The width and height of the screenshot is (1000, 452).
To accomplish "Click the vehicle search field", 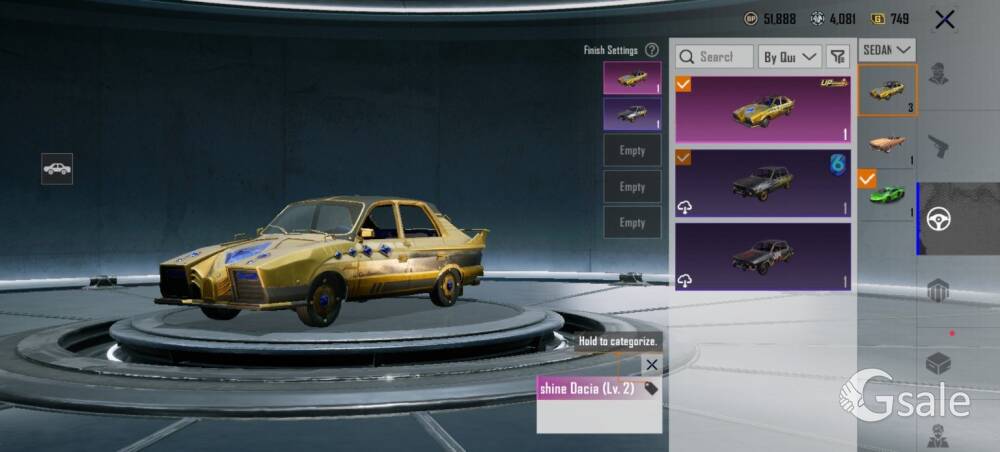I will [714, 57].
